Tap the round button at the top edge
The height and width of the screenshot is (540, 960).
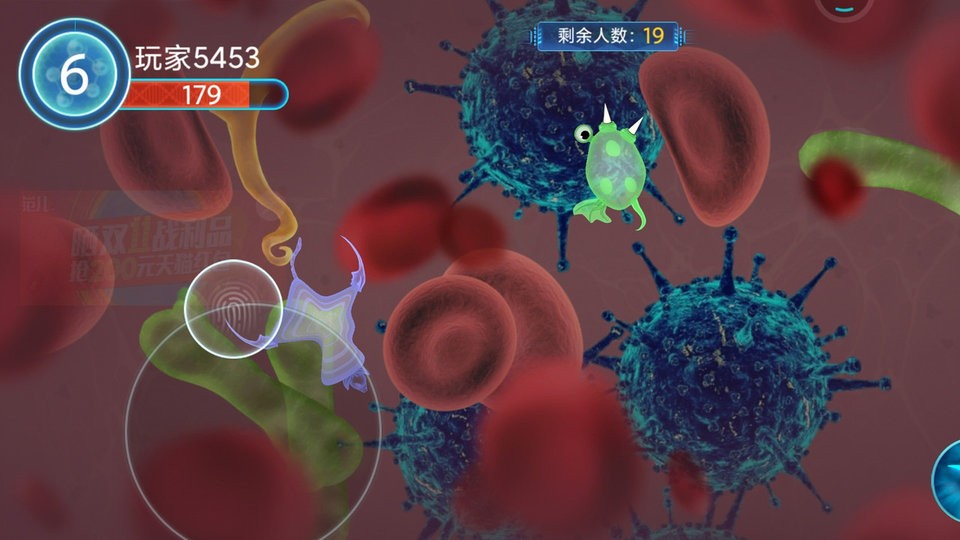844,7
